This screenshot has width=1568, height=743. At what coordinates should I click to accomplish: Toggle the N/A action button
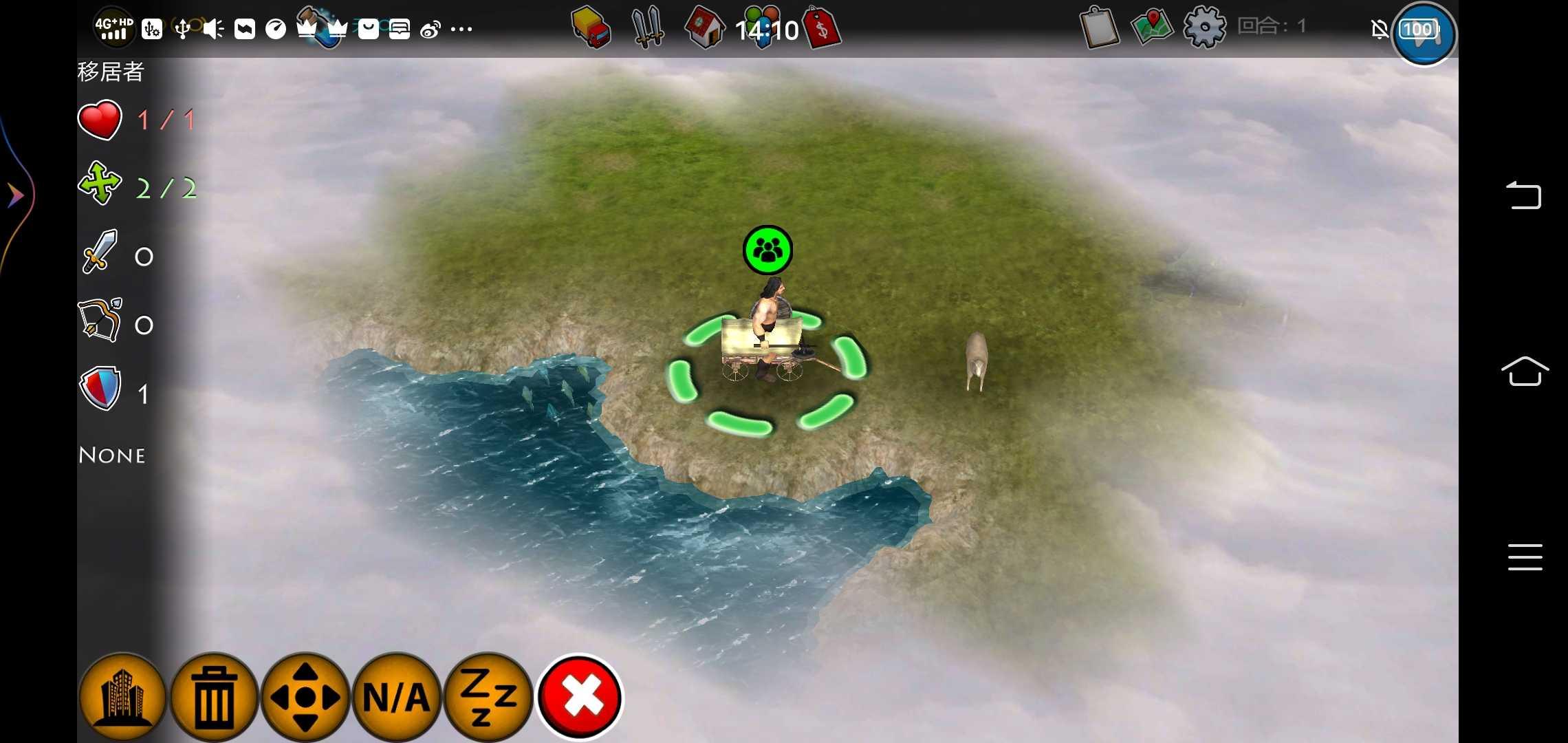click(397, 697)
